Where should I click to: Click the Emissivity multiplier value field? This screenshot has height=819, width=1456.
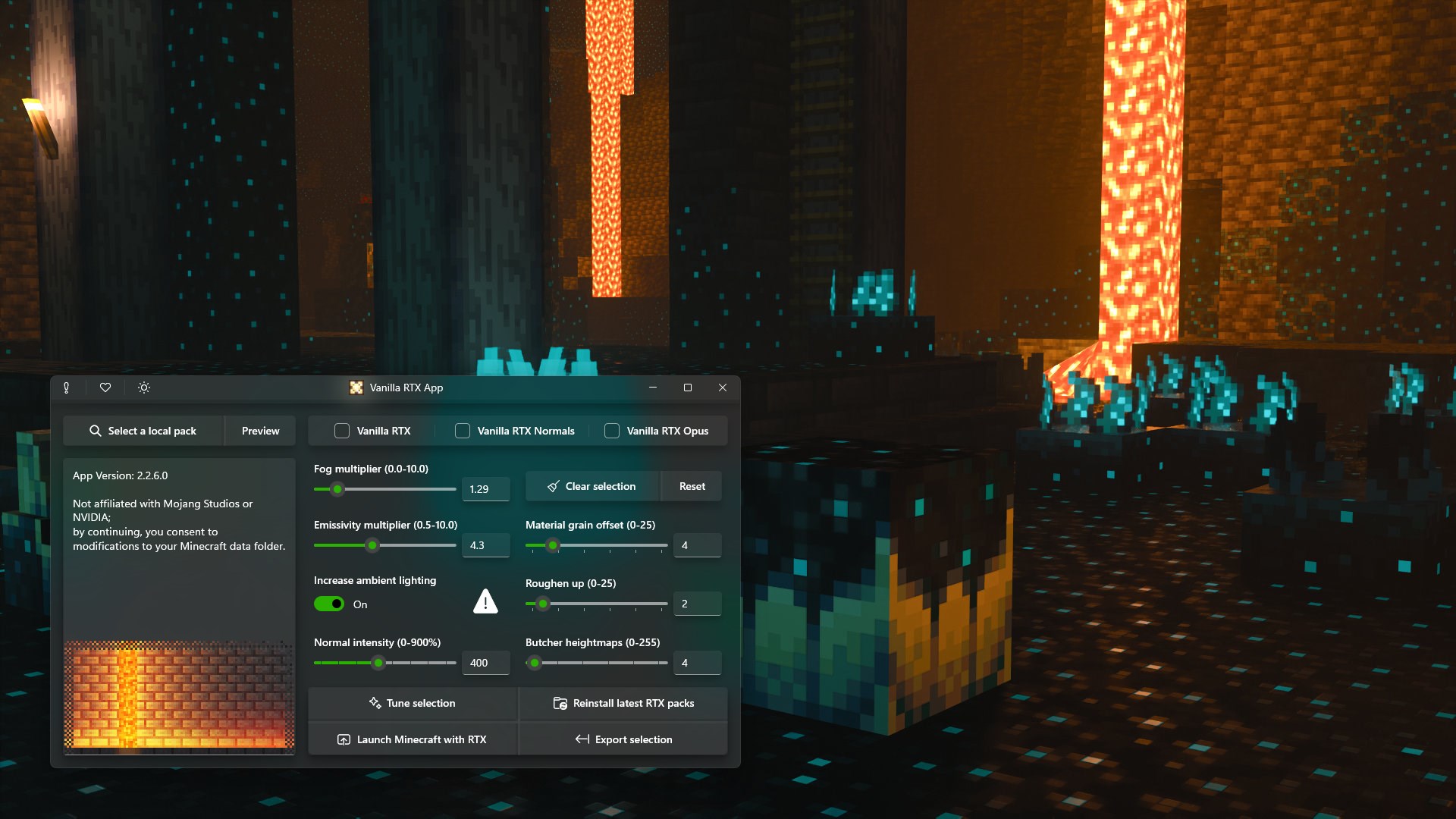[x=485, y=544]
